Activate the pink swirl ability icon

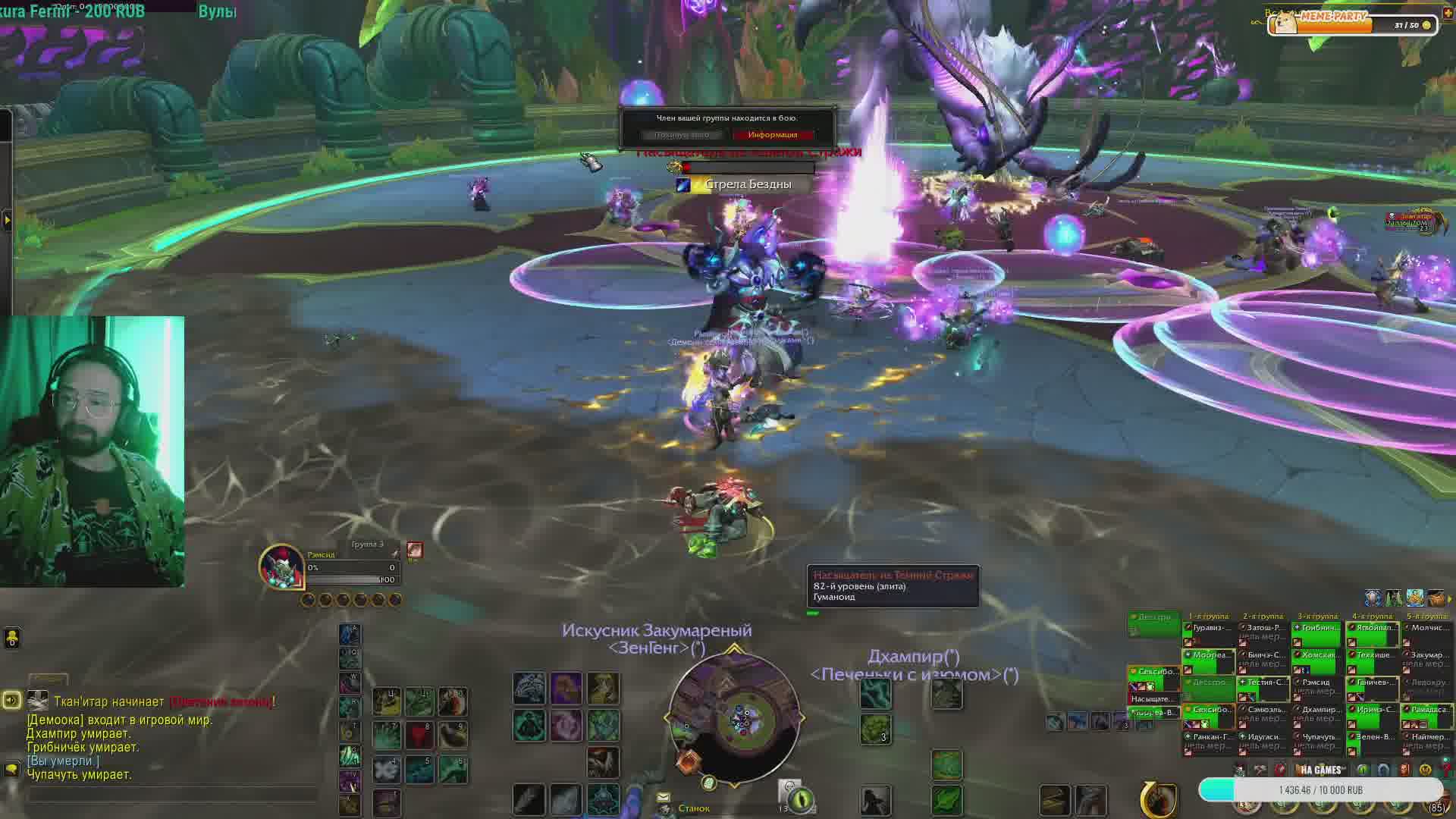click(x=566, y=726)
